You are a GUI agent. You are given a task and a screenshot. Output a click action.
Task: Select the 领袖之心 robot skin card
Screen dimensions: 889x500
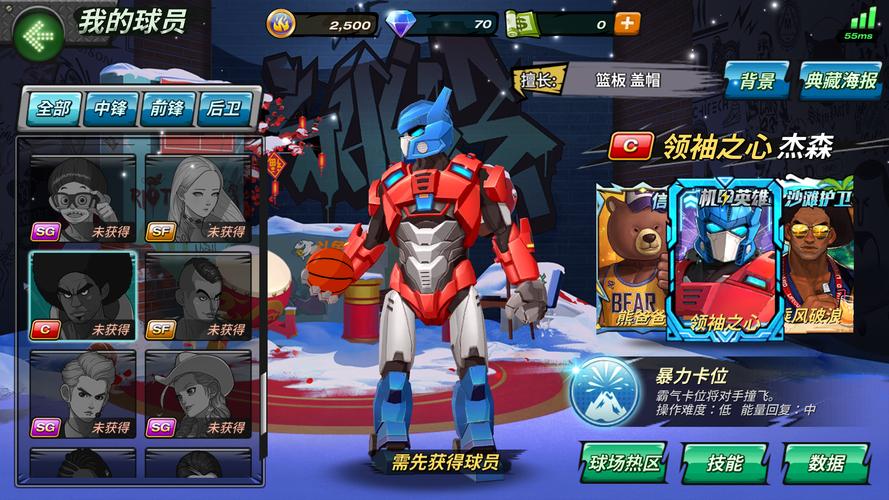coord(726,260)
